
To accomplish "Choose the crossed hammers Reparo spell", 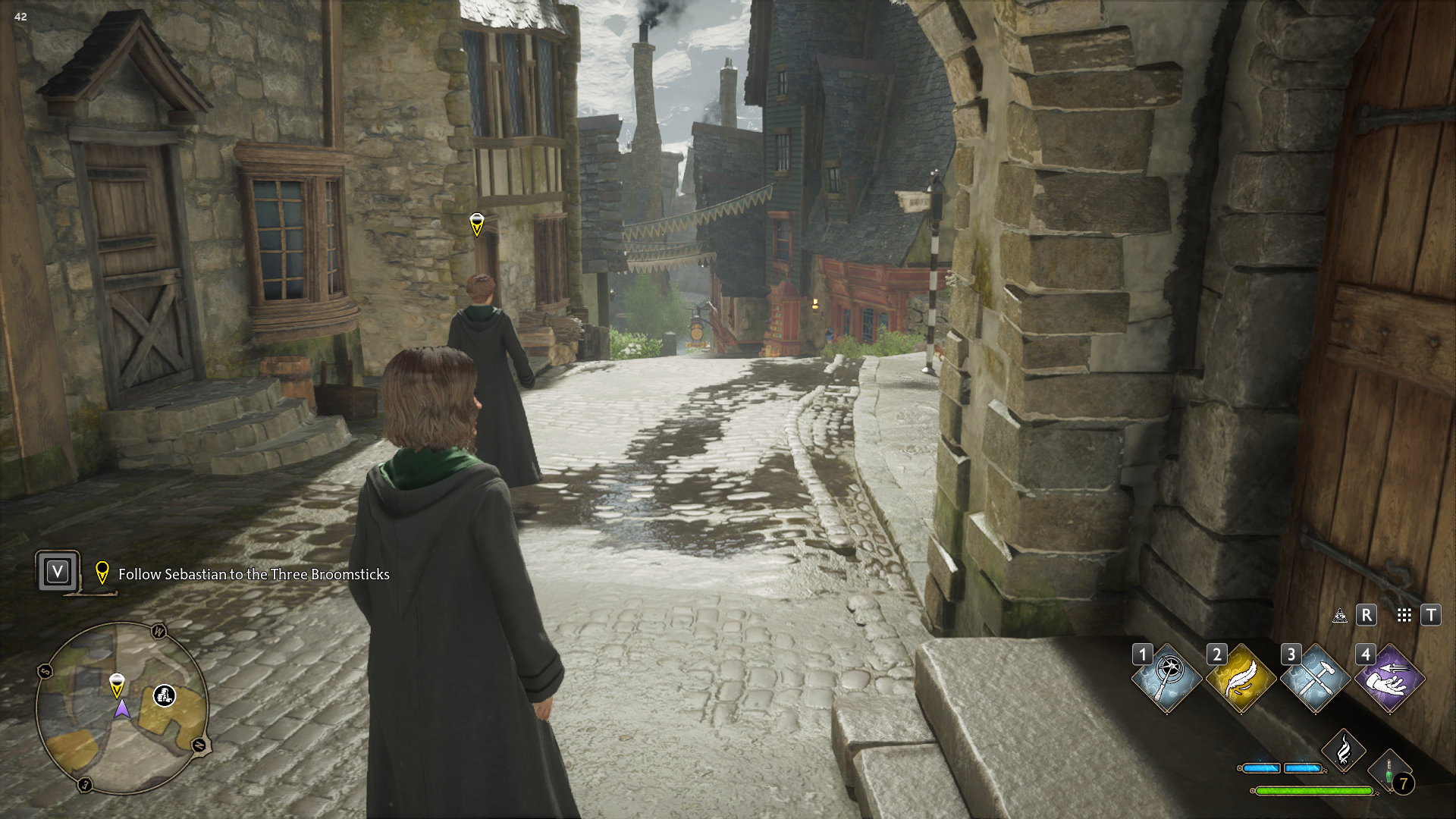I will 1315,678.
